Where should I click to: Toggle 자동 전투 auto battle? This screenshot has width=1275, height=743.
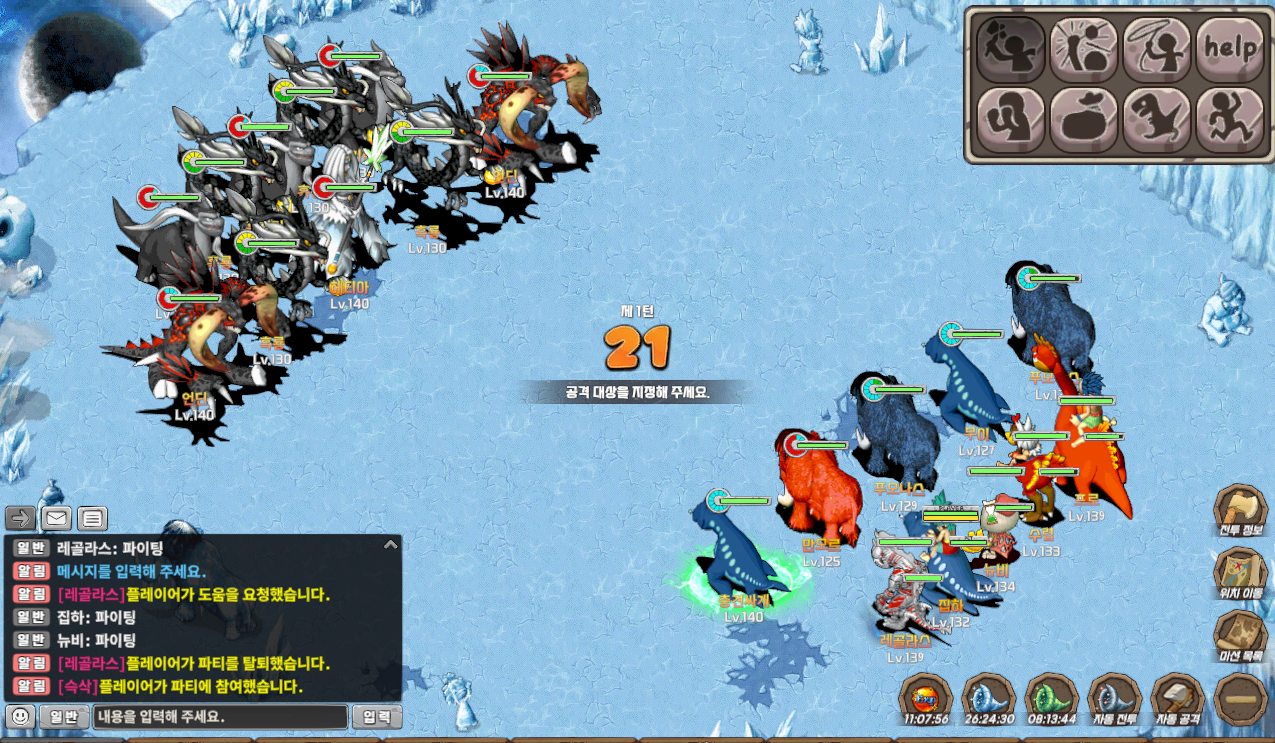pyautogui.click(x=1114, y=699)
